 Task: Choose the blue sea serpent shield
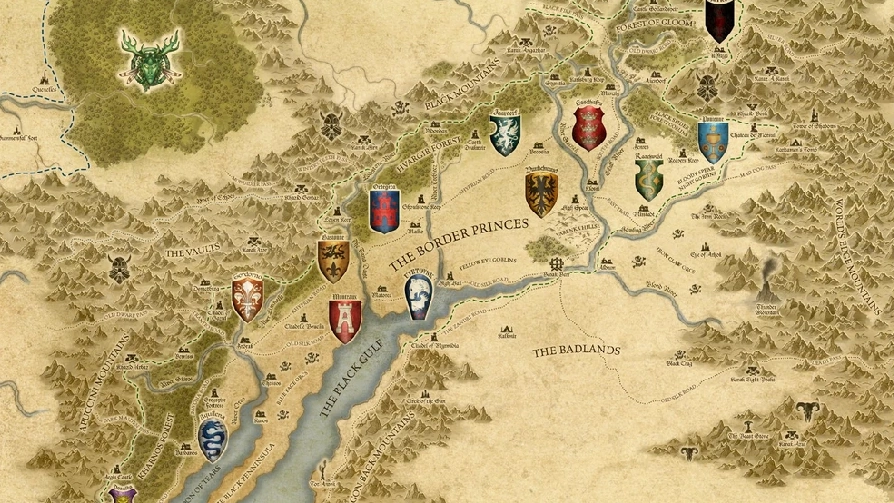[214, 438]
